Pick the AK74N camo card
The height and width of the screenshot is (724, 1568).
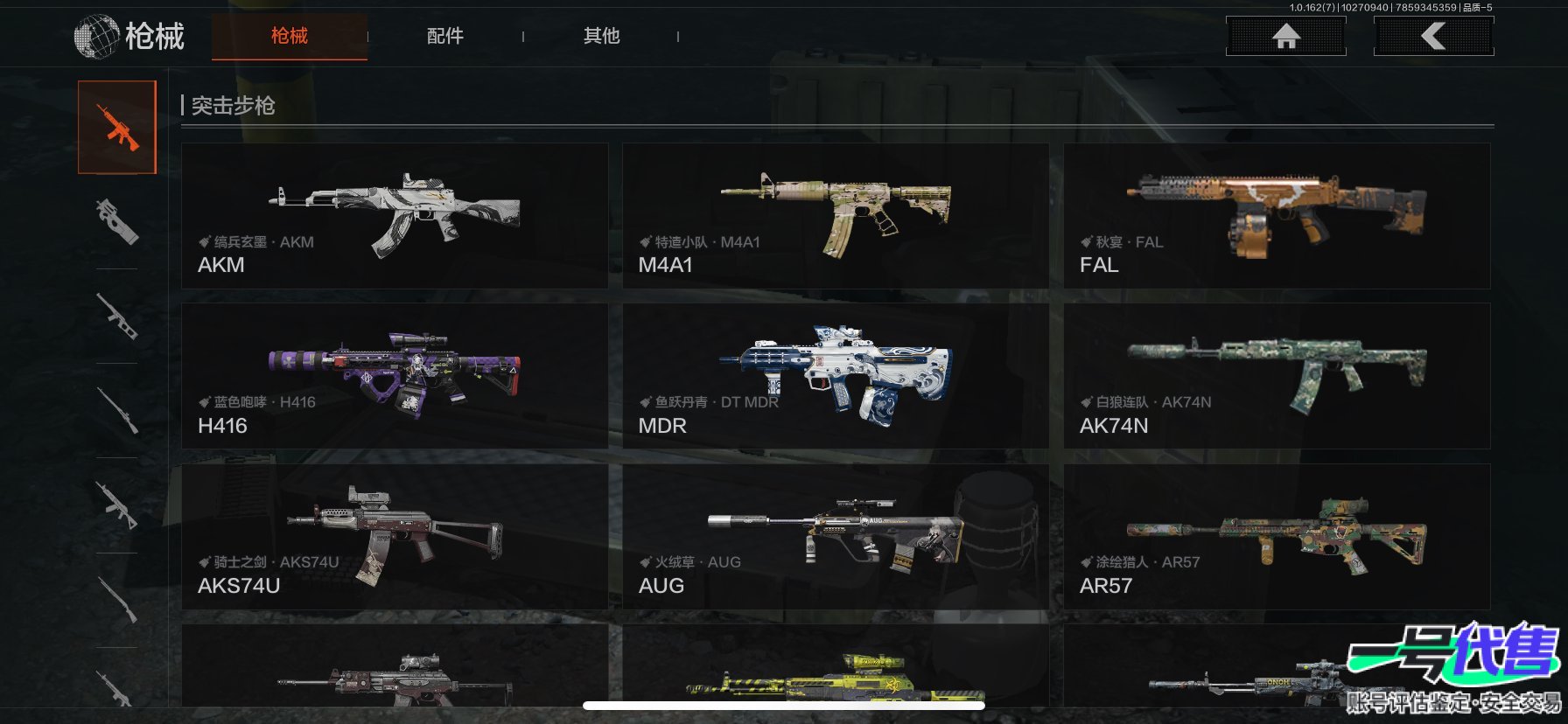(1277, 376)
